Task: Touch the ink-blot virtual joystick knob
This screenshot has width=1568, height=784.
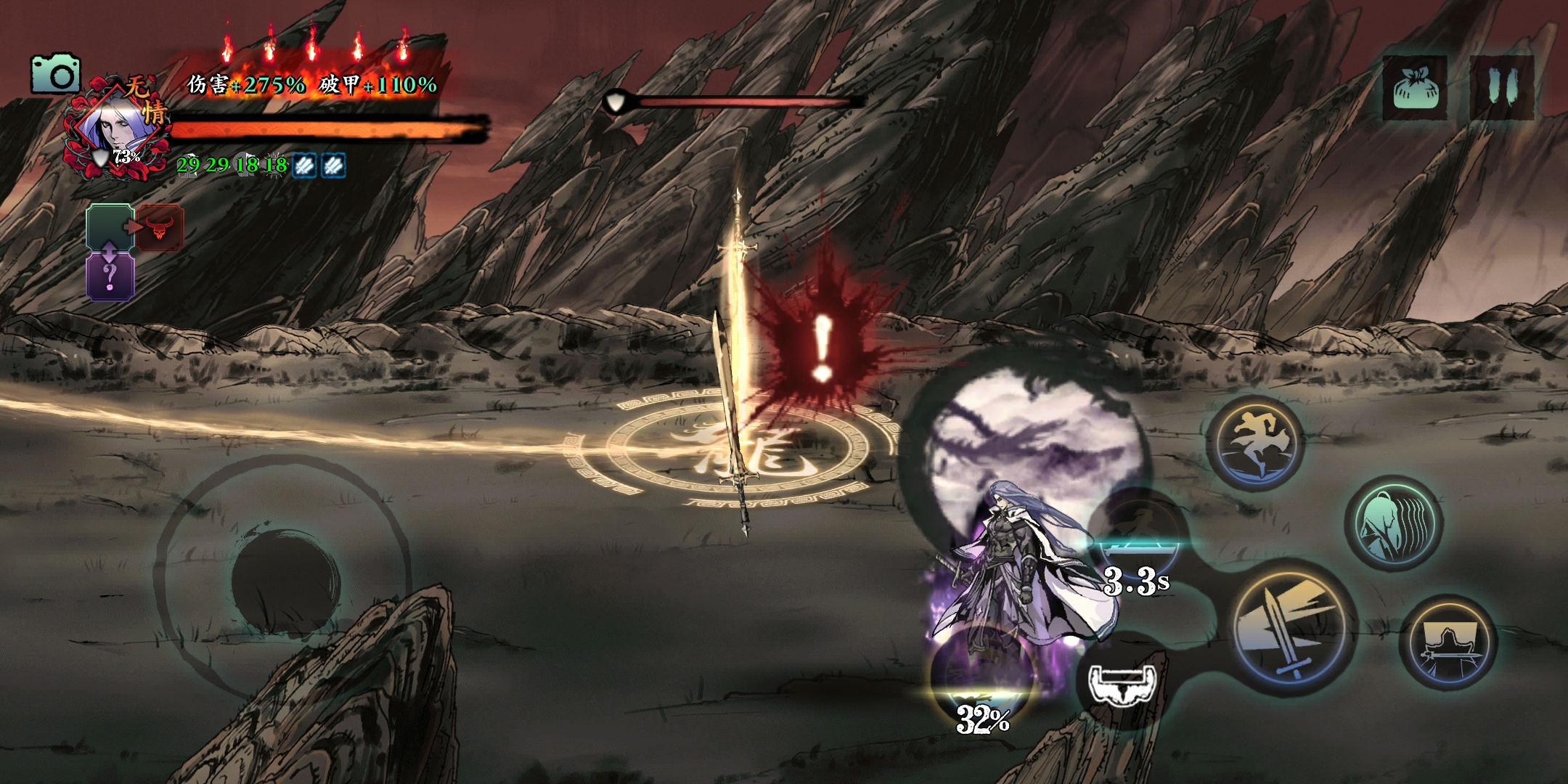Action: click(285, 580)
